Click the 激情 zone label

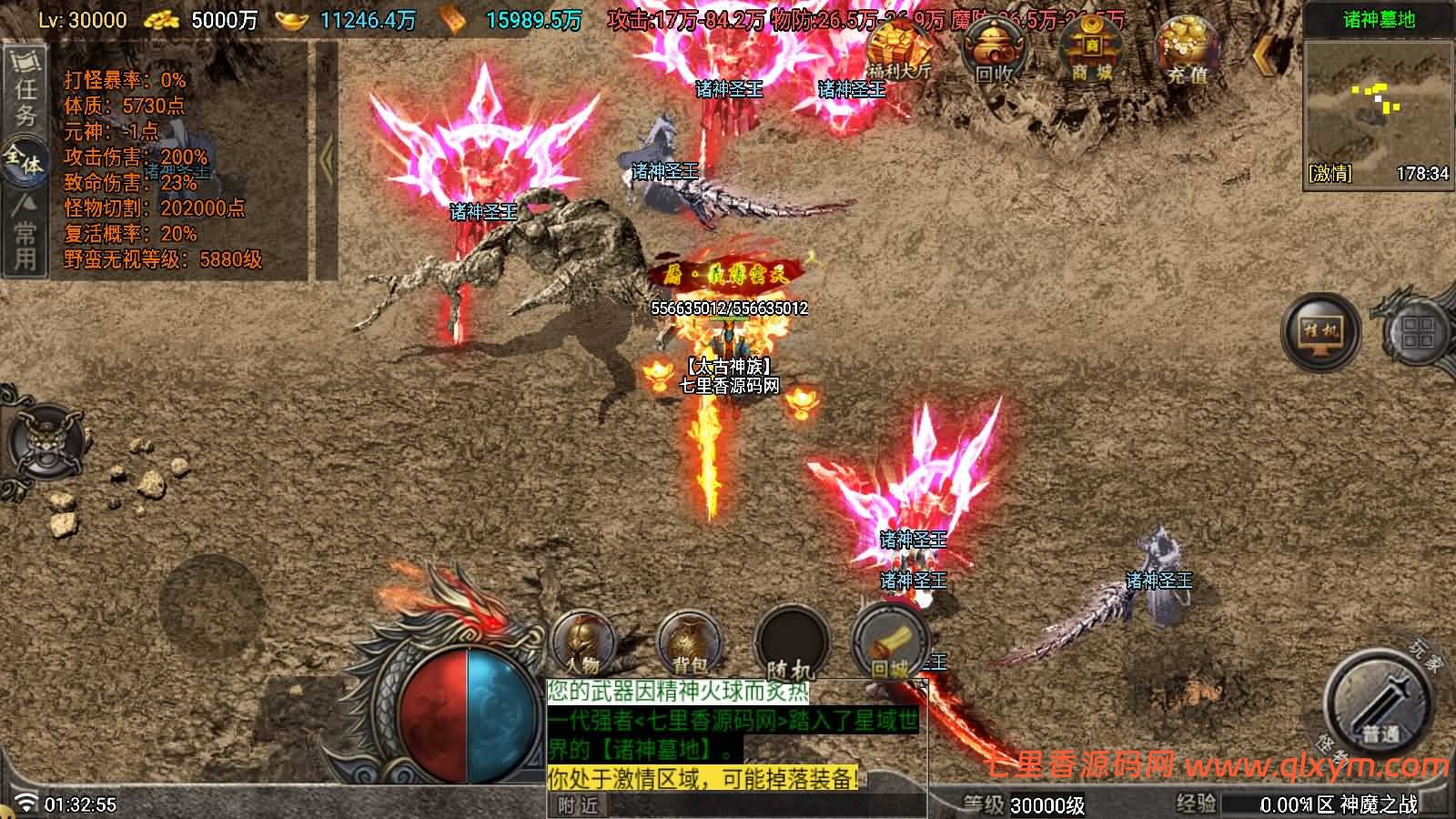pyautogui.click(x=1330, y=168)
